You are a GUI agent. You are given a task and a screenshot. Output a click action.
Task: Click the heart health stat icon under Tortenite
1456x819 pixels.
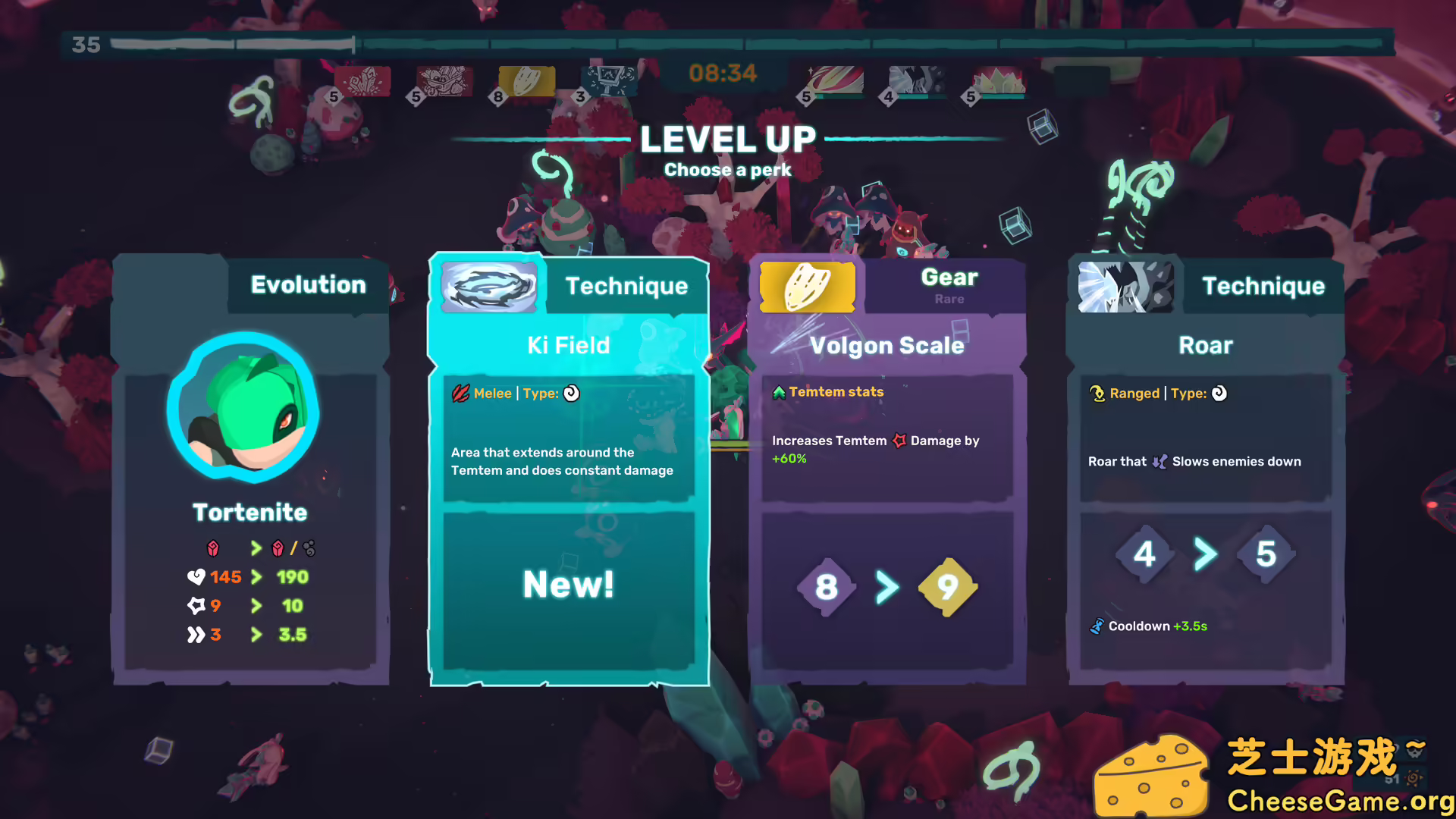coord(197,577)
